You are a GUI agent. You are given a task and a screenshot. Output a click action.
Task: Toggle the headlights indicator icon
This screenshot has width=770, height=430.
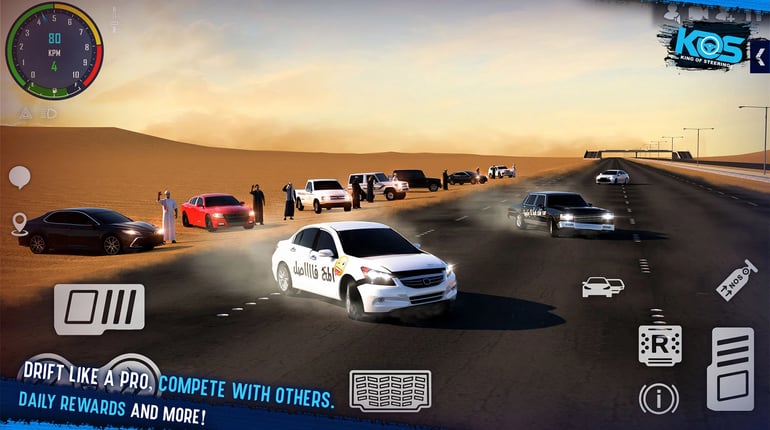[x=49, y=113]
